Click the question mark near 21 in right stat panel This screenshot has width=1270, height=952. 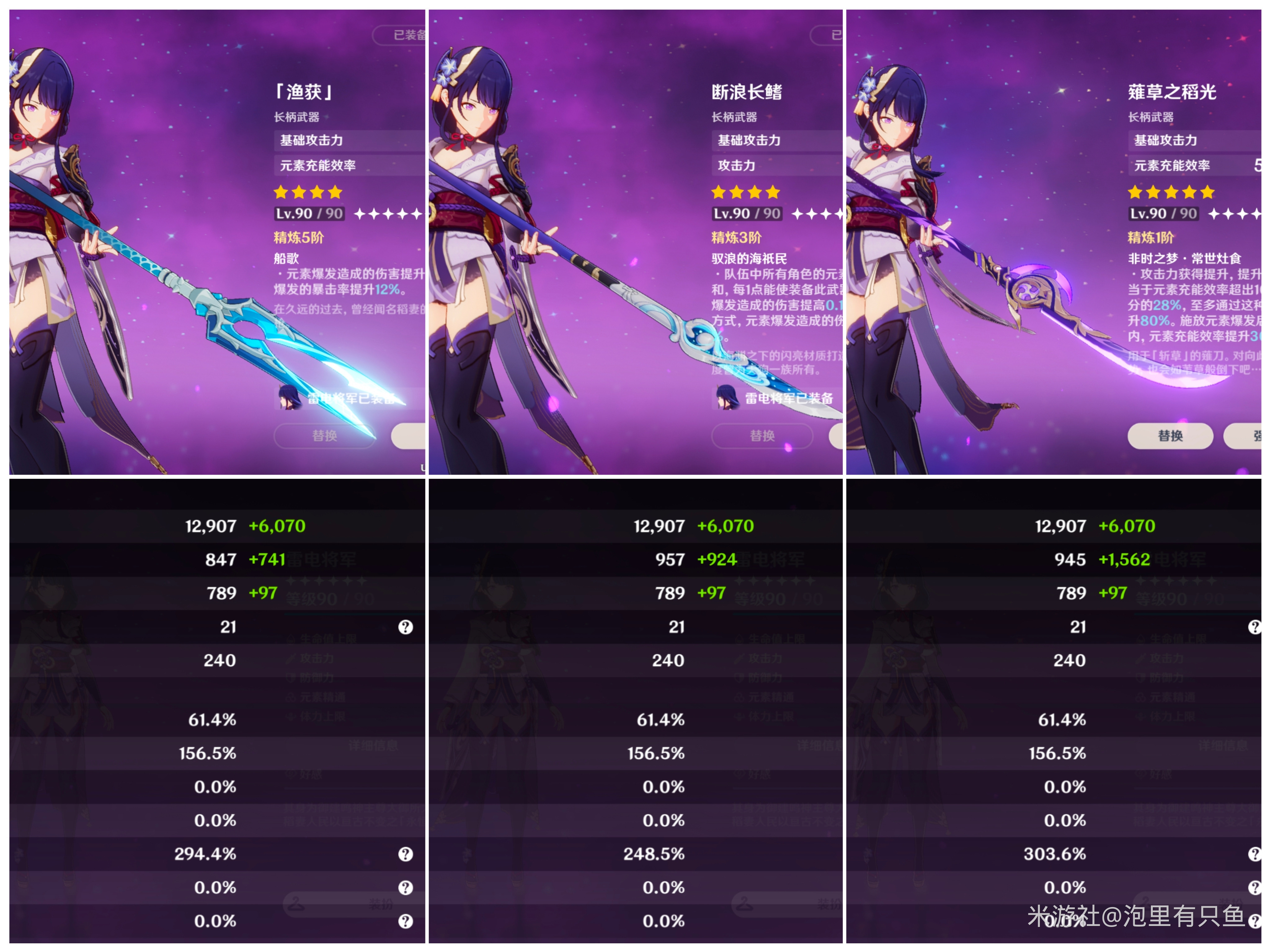(1255, 627)
